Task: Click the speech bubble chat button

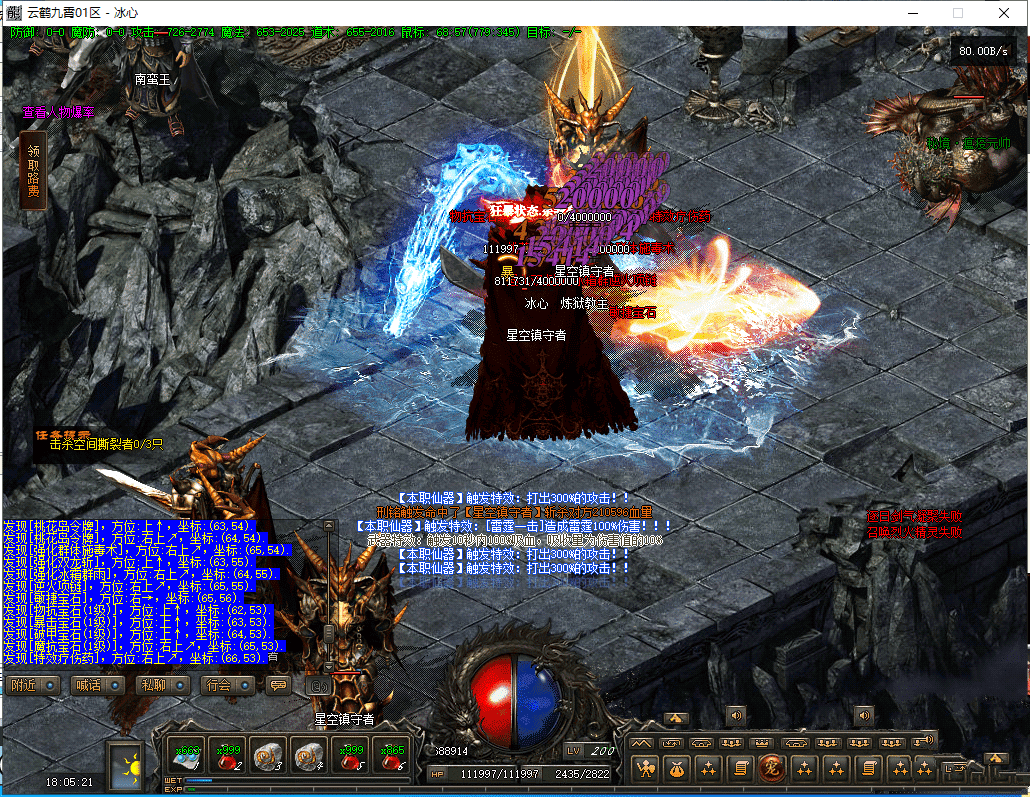Action: (278, 686)
